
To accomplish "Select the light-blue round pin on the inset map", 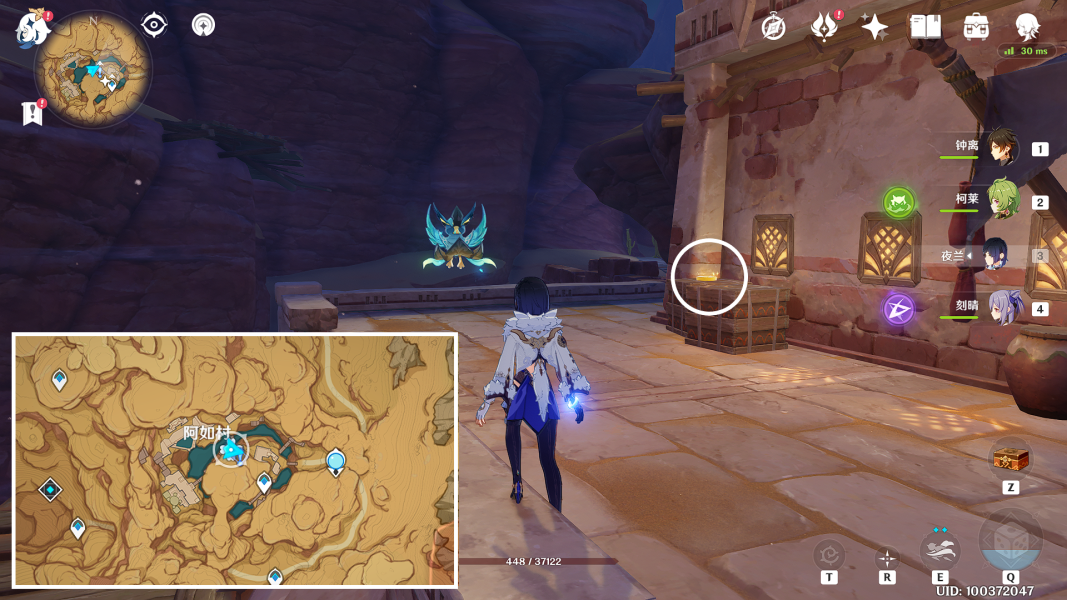I will point(335,461).
